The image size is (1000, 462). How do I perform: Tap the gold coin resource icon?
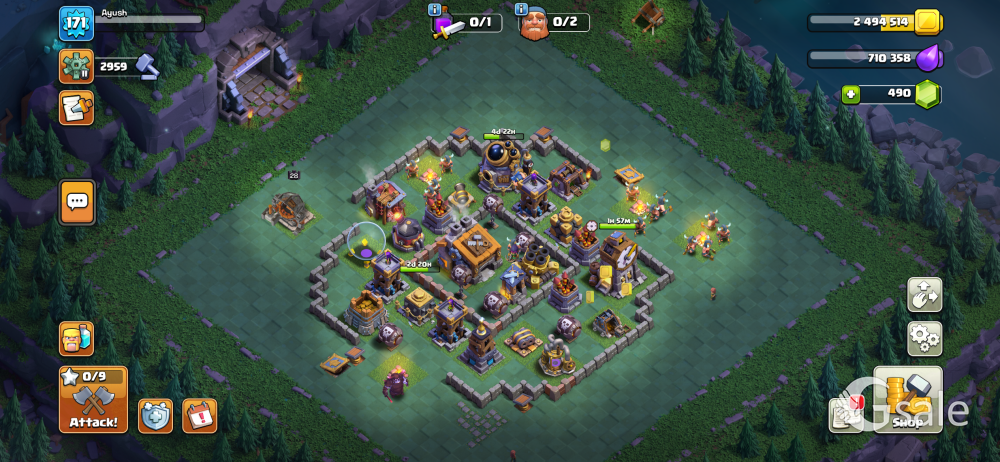[927, 22]
